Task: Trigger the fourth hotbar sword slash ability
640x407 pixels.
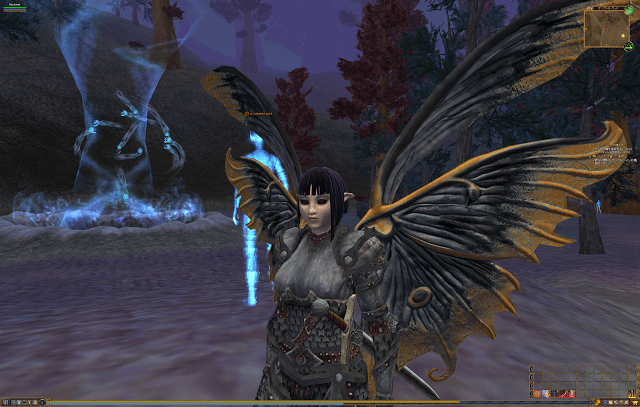Action: click(x=563, y=394)
